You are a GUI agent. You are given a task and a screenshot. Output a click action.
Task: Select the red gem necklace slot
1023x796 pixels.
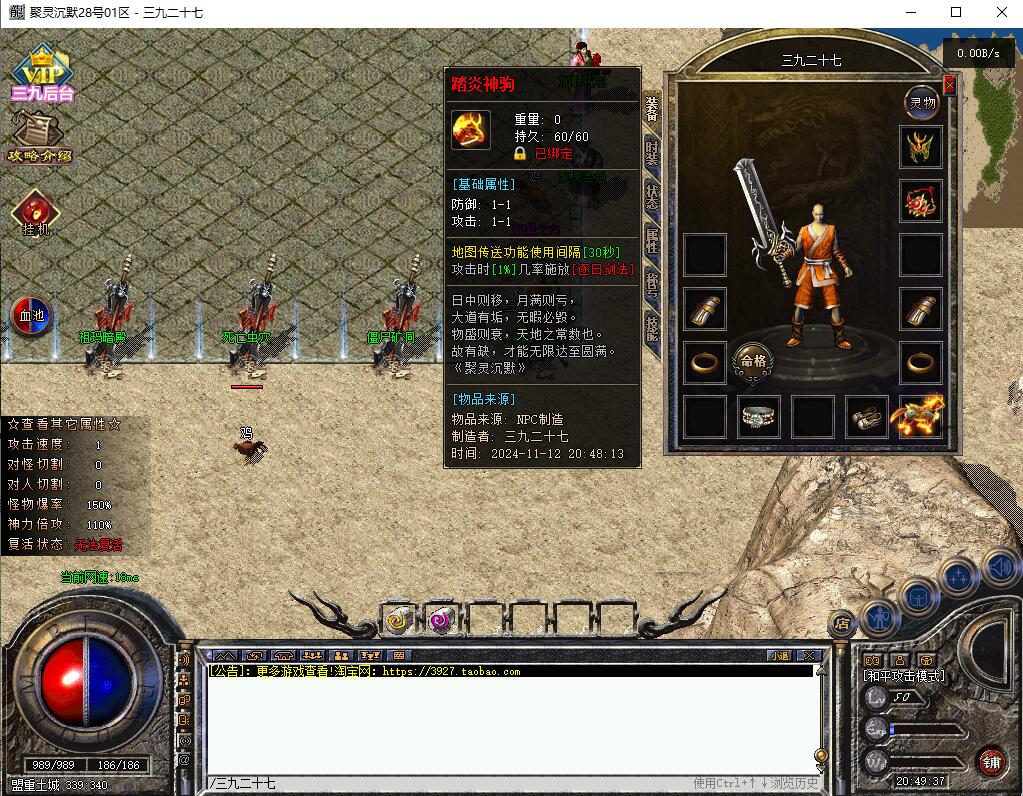coord(921,201)
